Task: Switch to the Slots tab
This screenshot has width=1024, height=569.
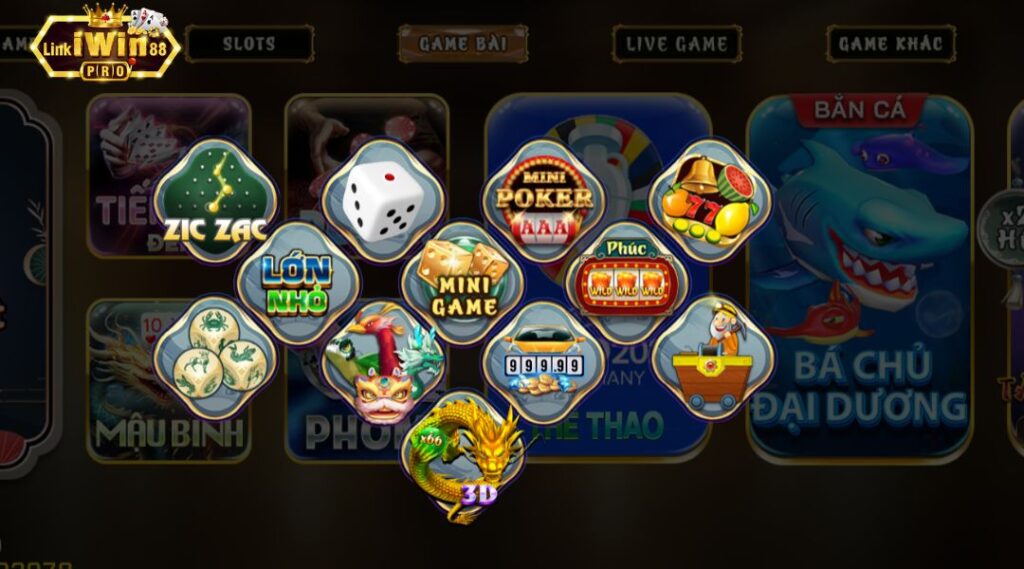Action: click(249, 44)
